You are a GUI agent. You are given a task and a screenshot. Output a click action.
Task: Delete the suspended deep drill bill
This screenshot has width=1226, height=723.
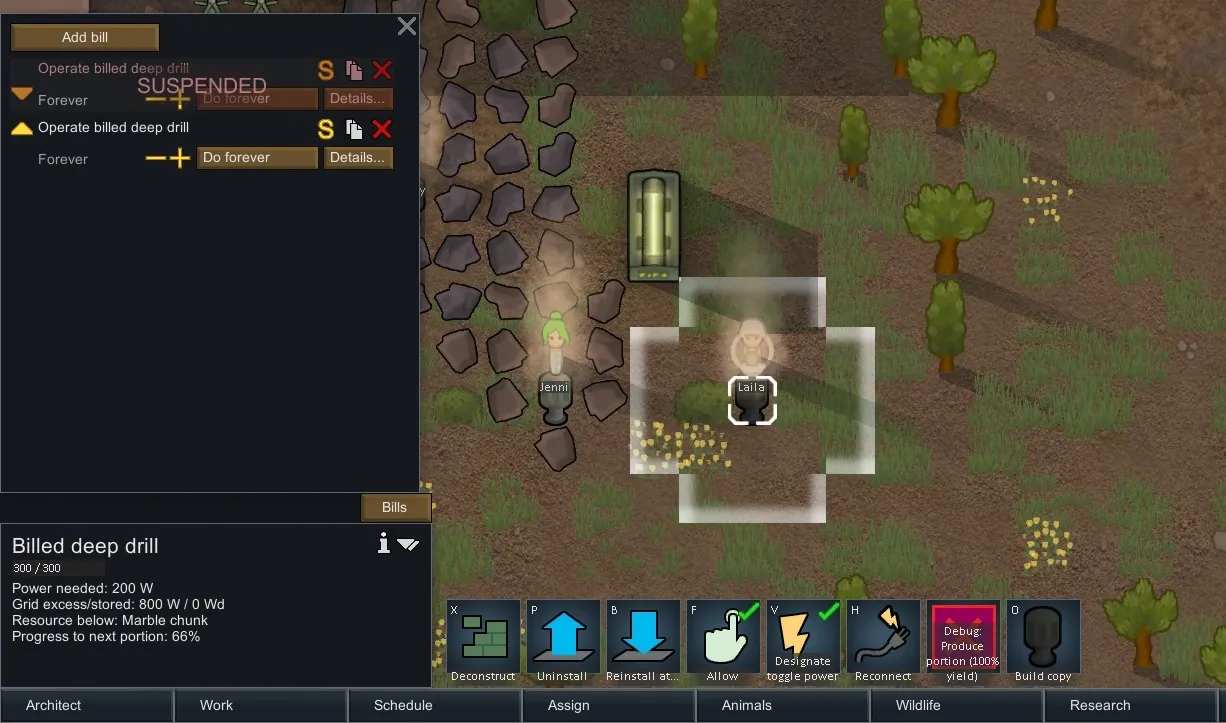[382, 70]
